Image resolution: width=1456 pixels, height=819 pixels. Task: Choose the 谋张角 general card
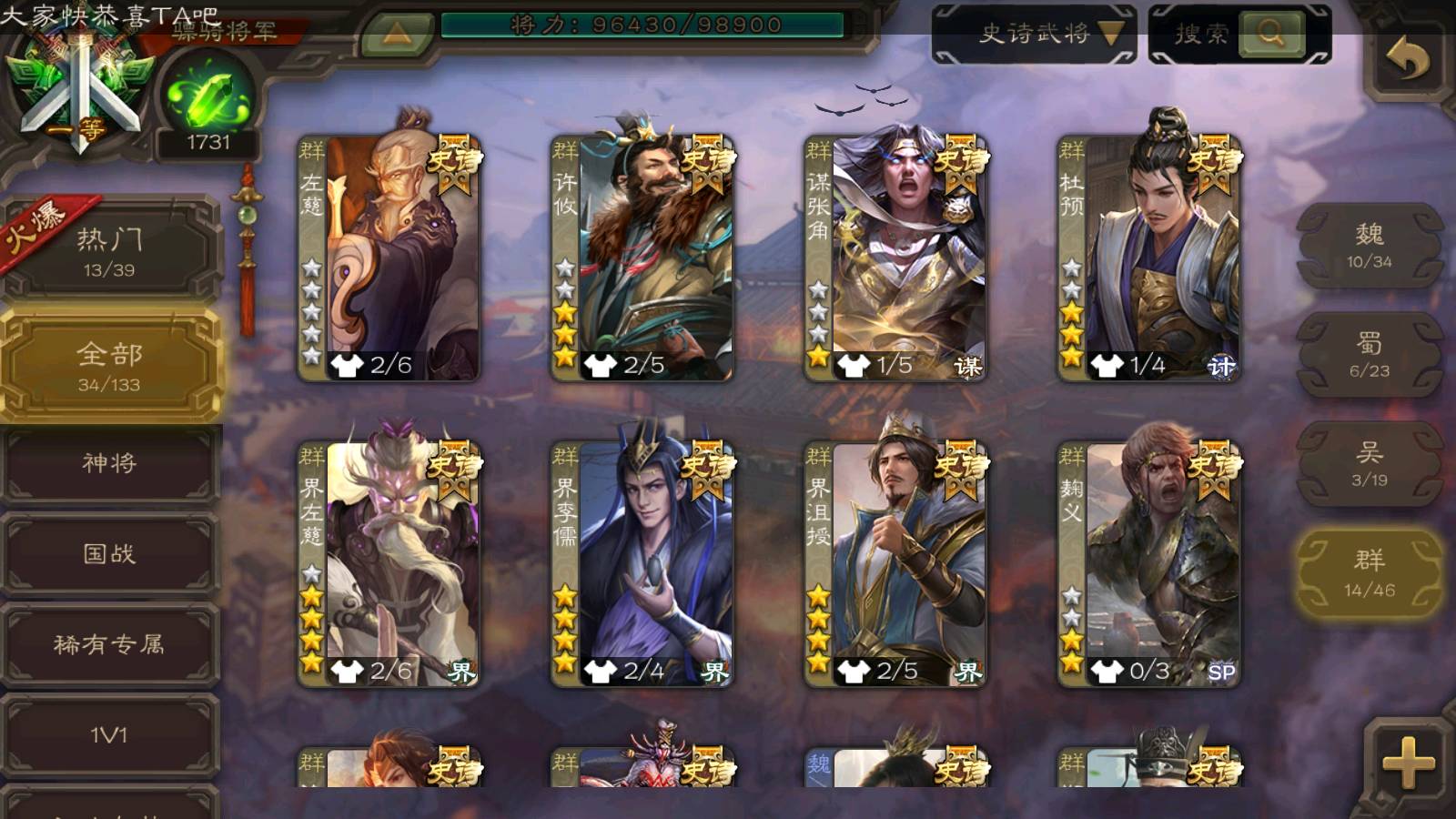[x=895, y=258]
